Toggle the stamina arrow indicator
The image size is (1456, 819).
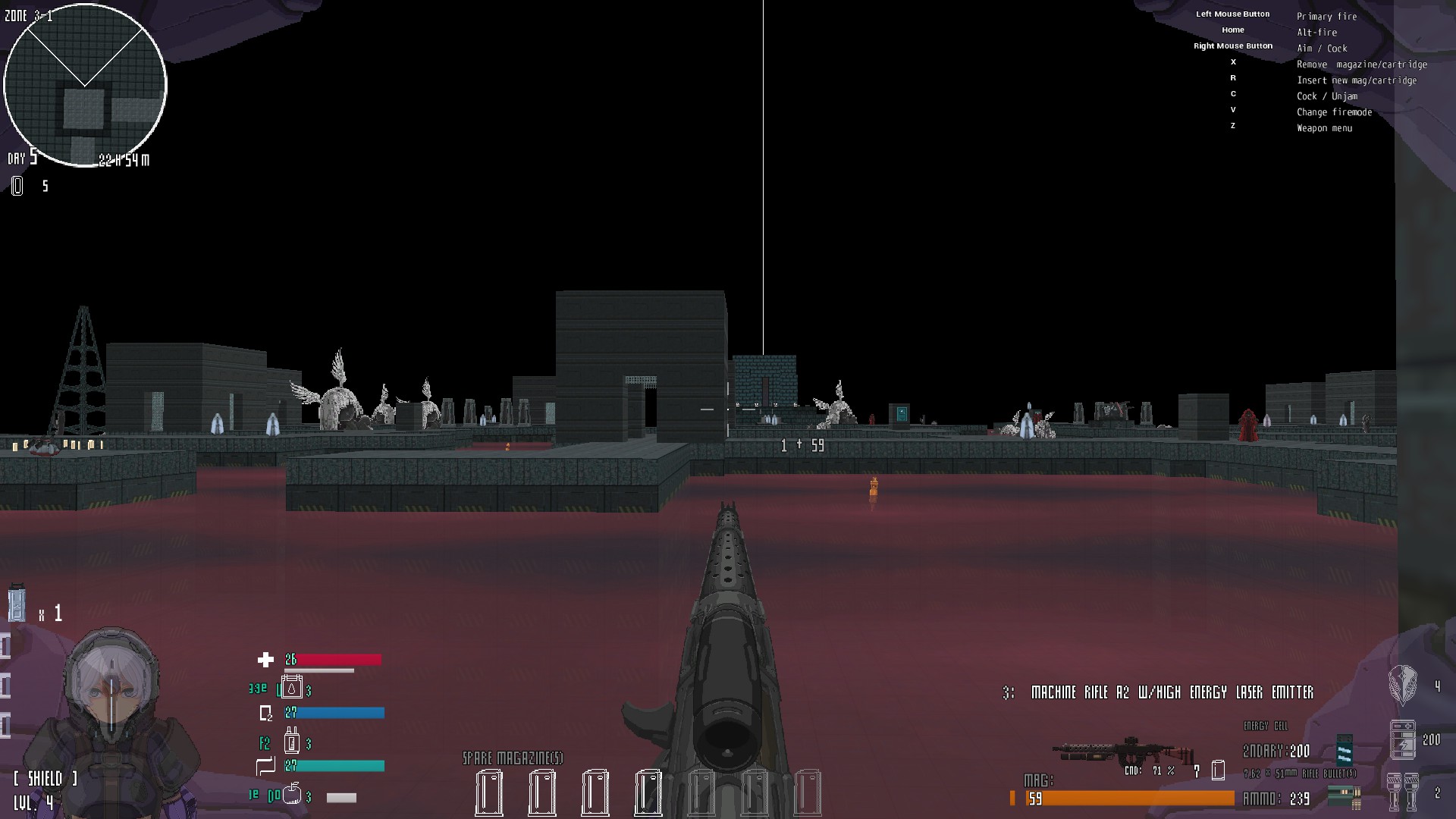[x=265, y=766]
